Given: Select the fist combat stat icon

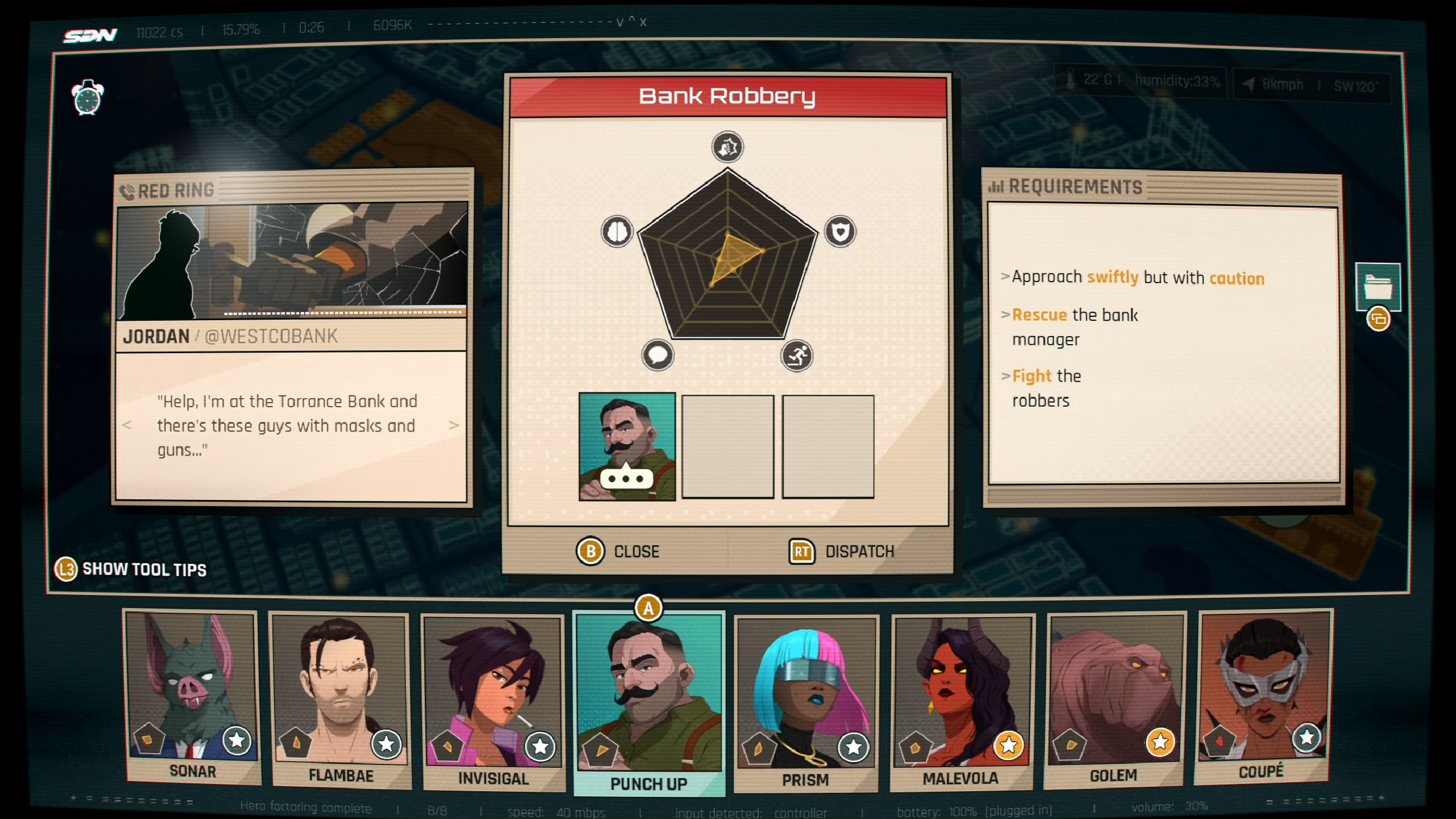Looking at the screenshot, I should coord(727,147).
